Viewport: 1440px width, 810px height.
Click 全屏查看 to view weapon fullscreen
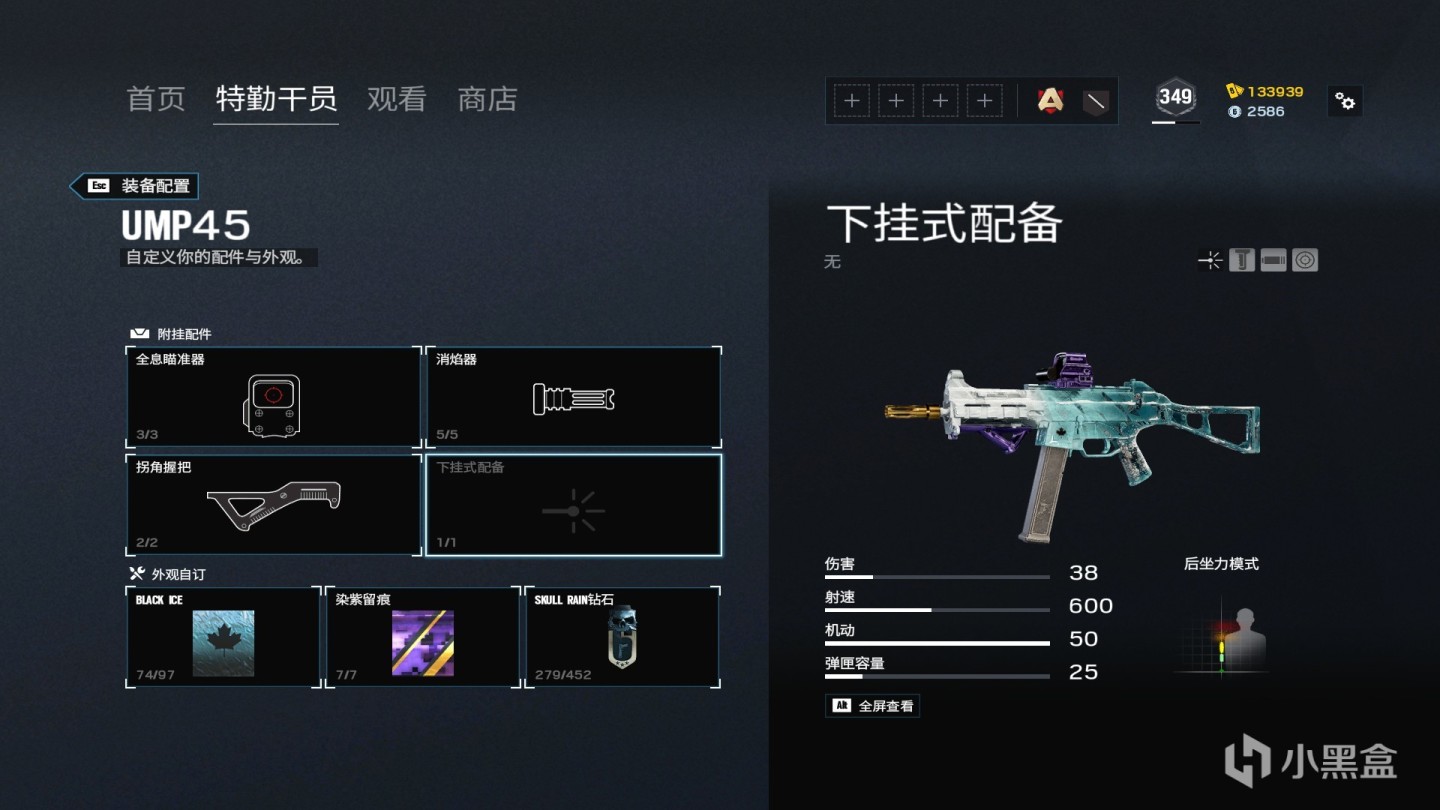[x=872, y=706]
